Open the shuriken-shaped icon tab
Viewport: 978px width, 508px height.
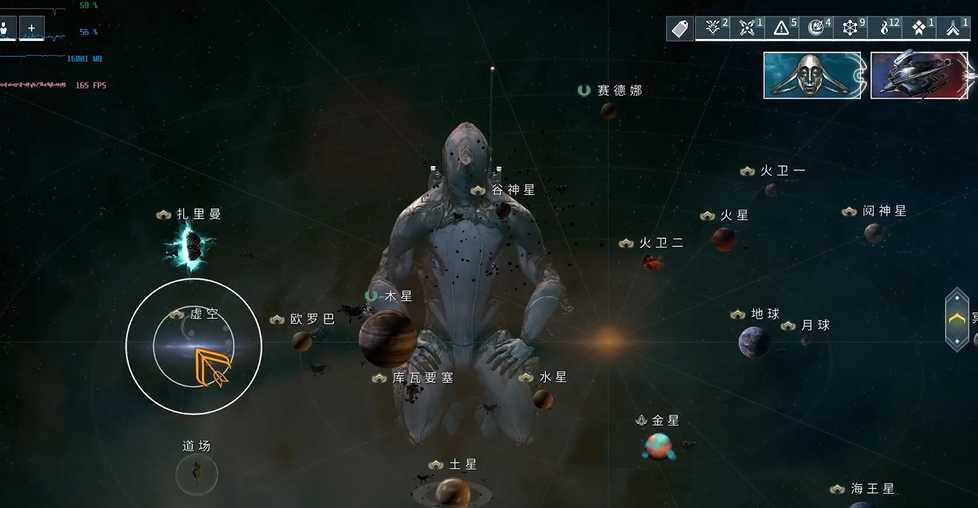747,28
